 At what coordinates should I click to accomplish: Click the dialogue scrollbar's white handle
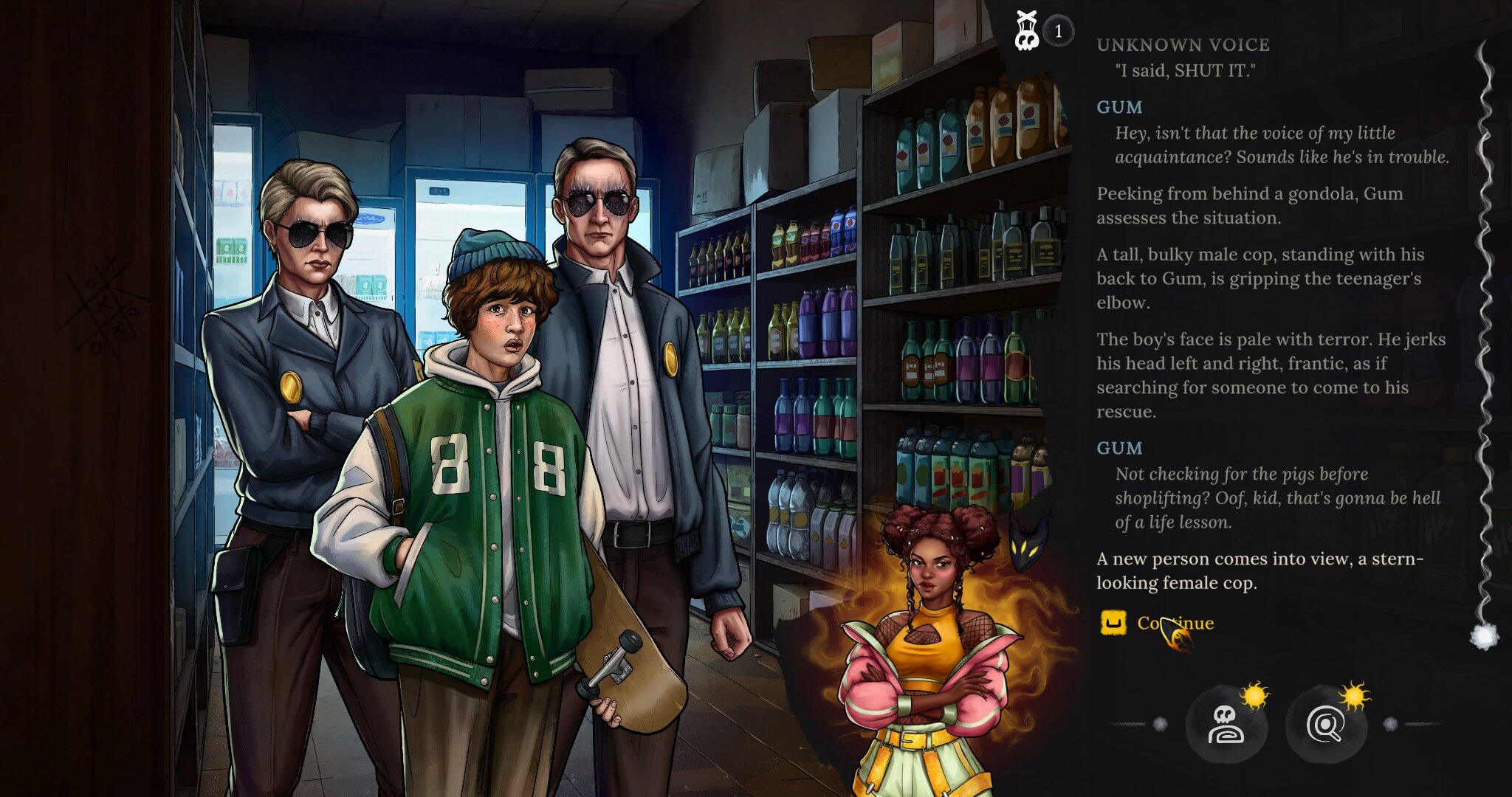click(1485, 635)
